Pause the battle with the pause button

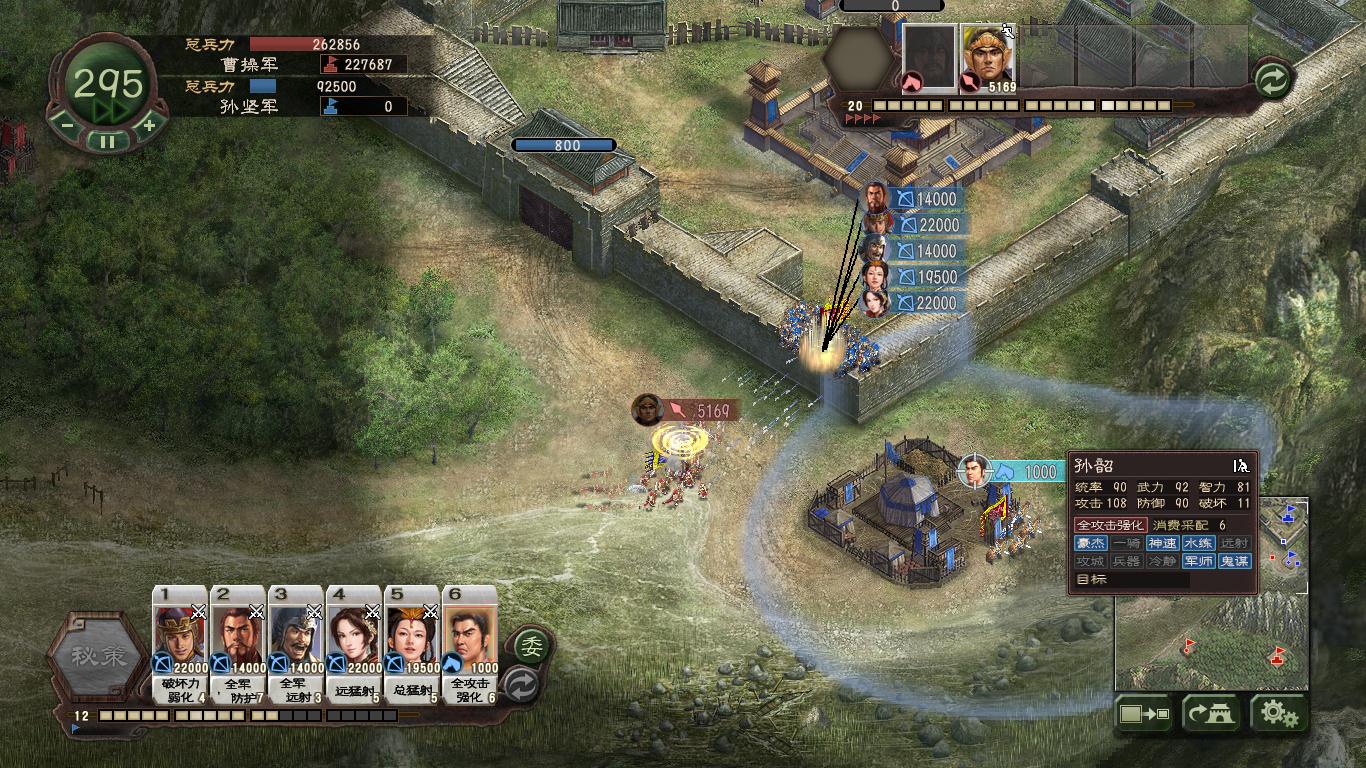(106, 141)
